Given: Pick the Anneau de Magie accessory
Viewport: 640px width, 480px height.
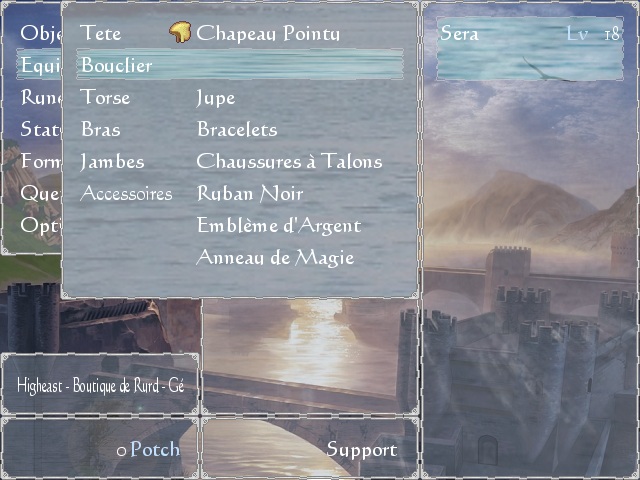Looking at the screenshot, I should 275,258.
